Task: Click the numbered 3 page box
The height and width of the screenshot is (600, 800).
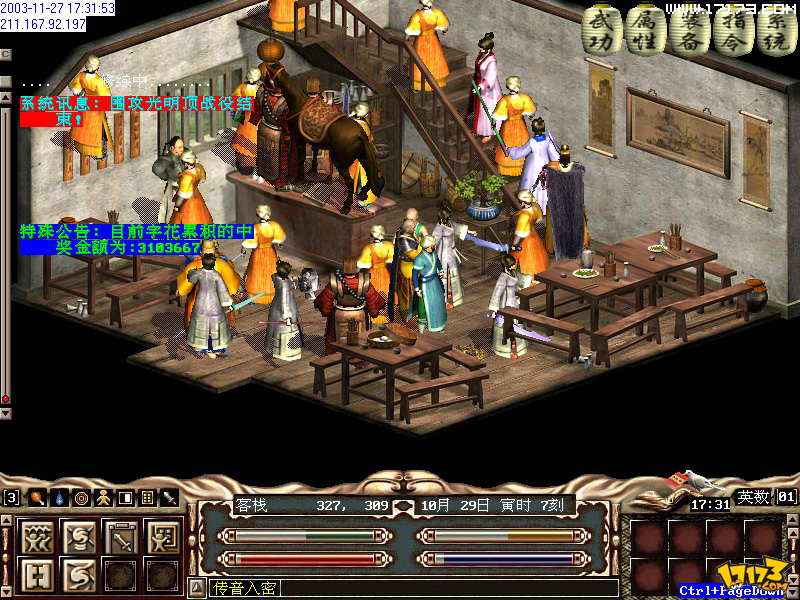Action: tap(11, 497)
